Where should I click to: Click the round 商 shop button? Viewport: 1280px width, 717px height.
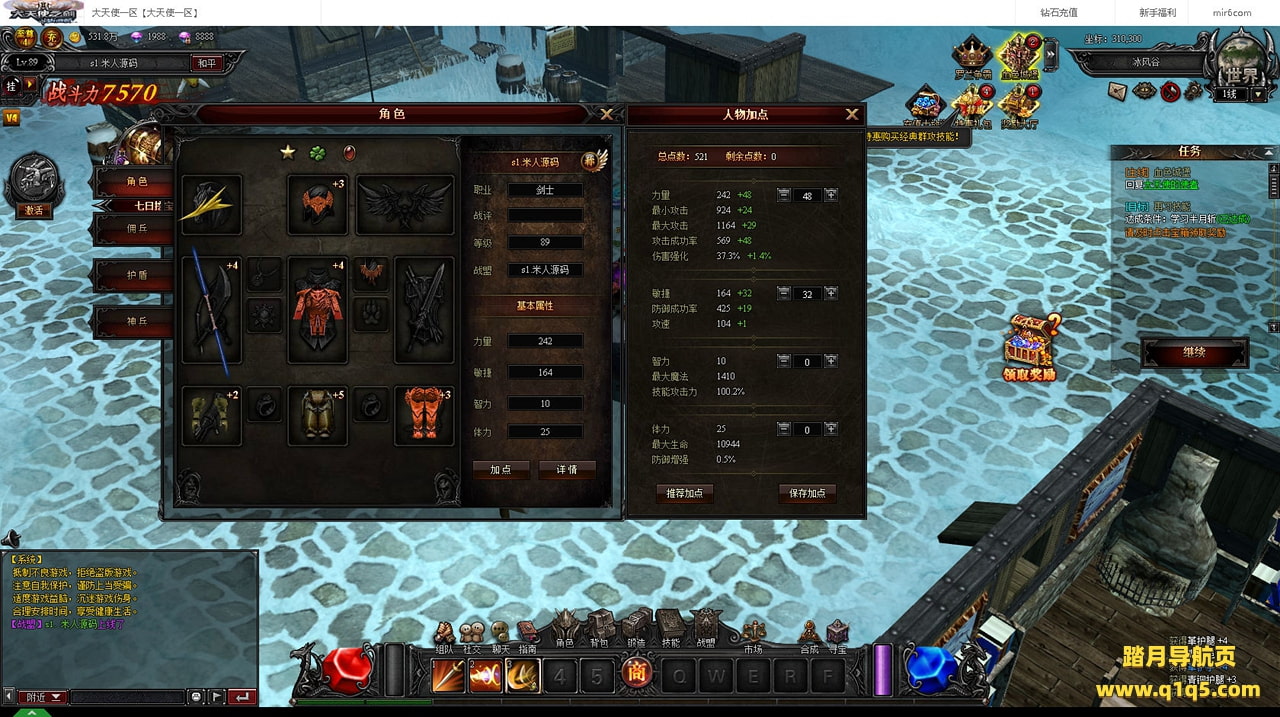click(x=634, y=675)
